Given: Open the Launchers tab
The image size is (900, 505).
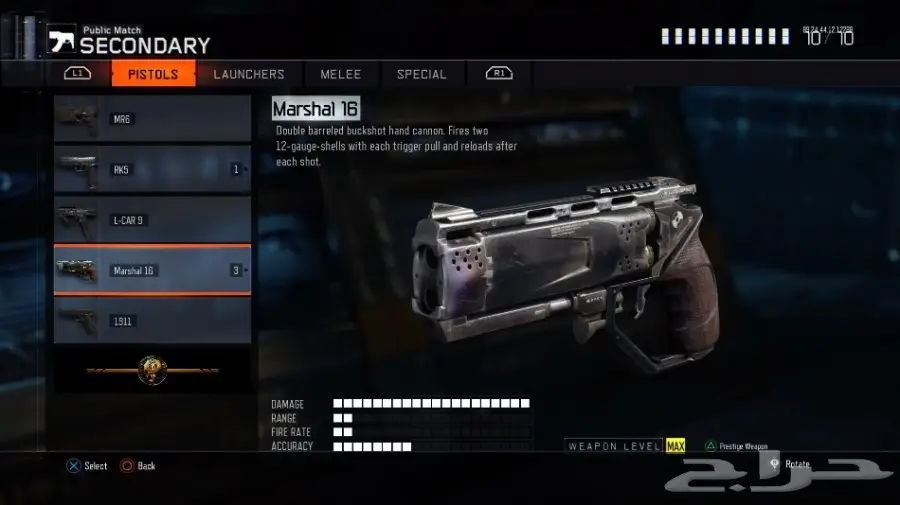Looking at the screenshot, I should (249, 74).
